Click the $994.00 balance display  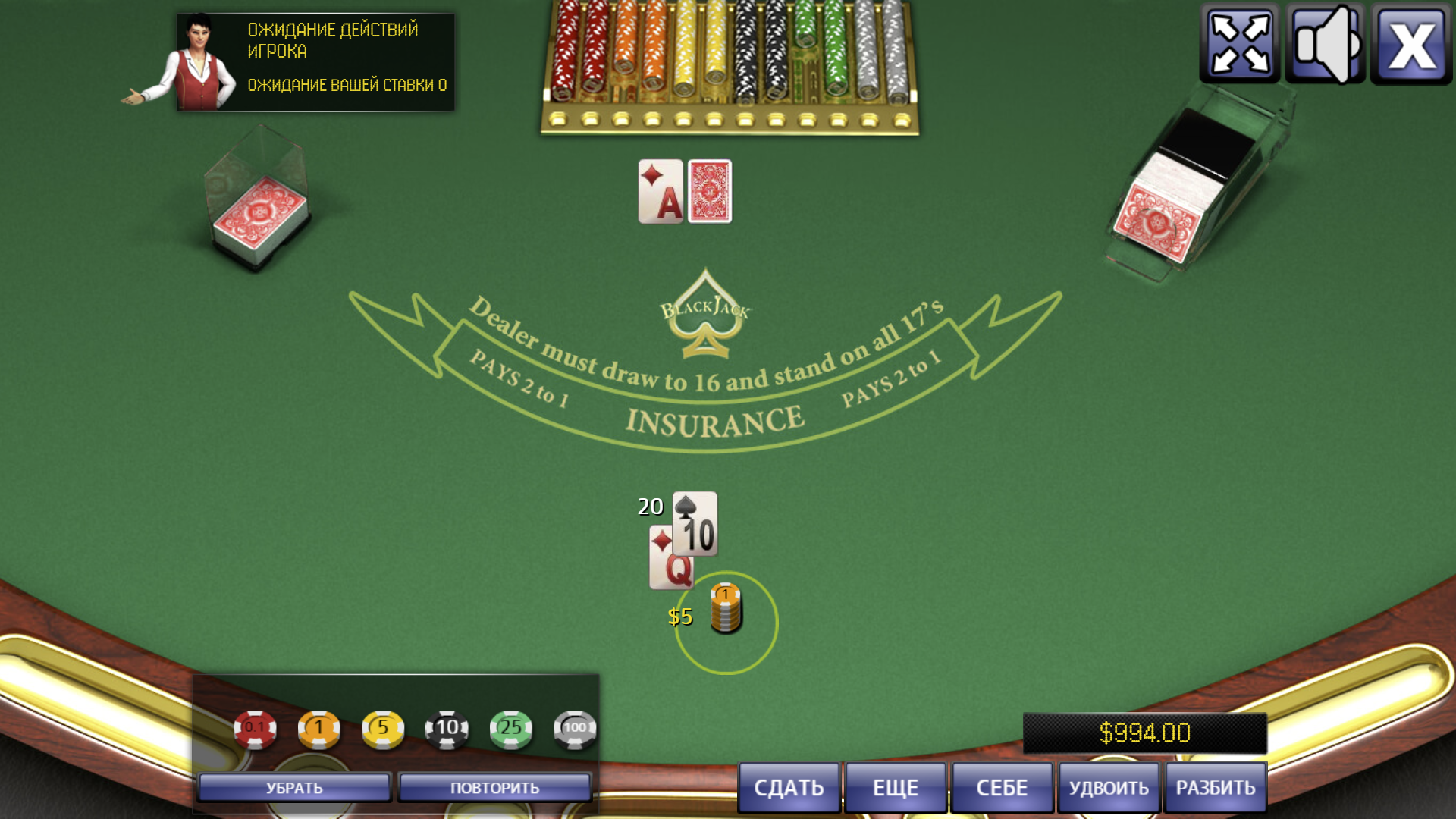pyautogui.click(x=1145, y=733)
